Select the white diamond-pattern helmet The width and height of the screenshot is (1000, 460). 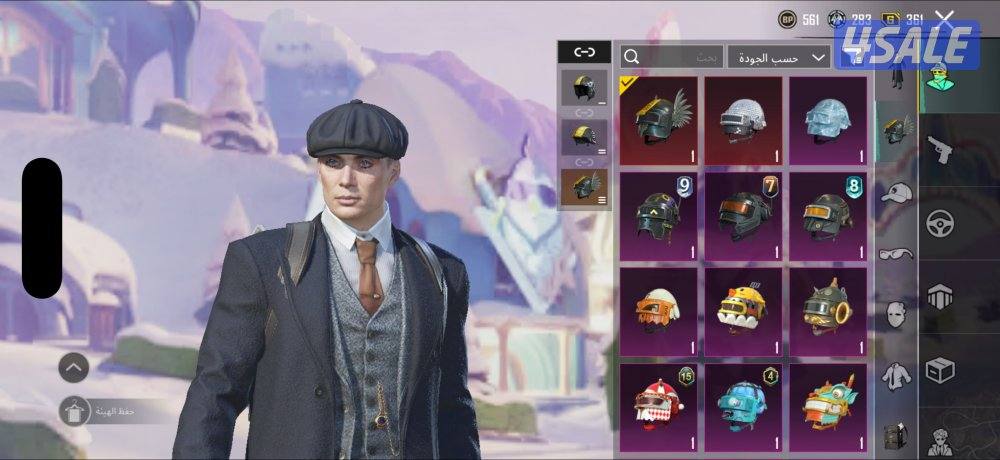(742, 120)
